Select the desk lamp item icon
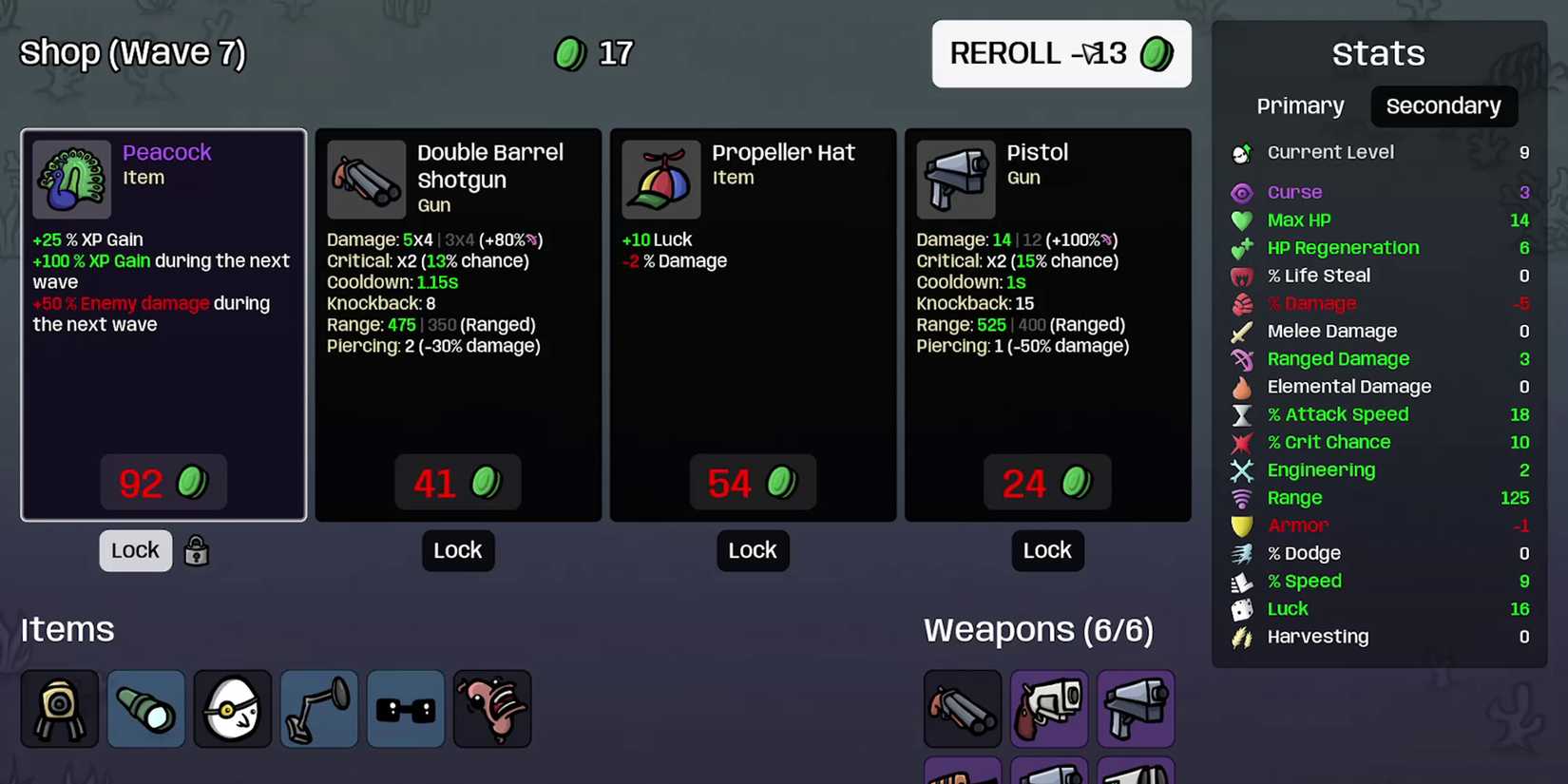Image resolution: width=1568 pixels, height=784 pixels. click(x=318, y=708)
